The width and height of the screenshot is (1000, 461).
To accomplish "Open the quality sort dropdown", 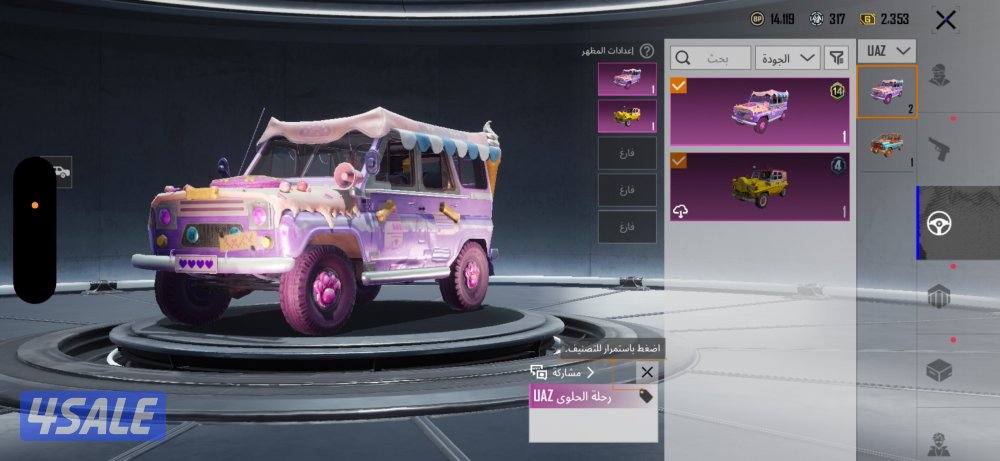I will pyautogui.click(x=788, y=57).
